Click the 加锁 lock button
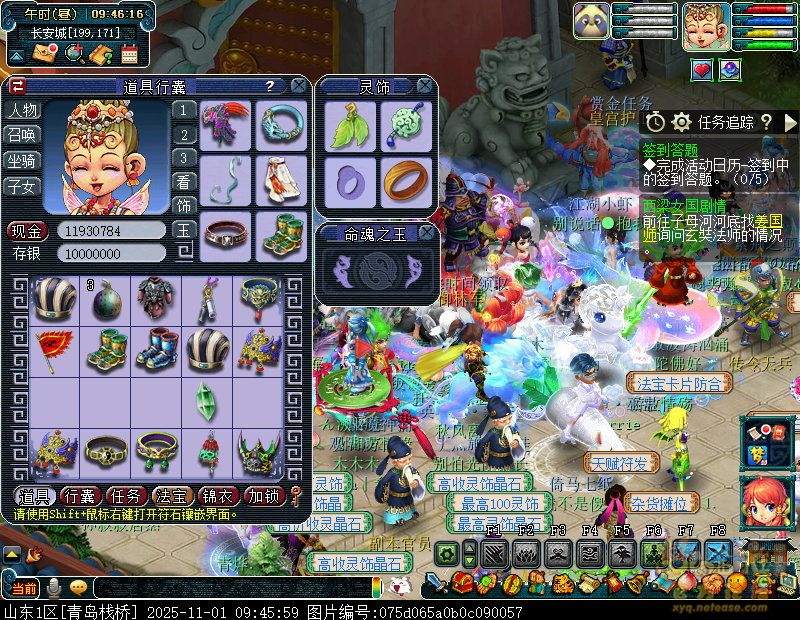Image resolution: width=800 pixels, height=620 pixels. pos(263,496)
